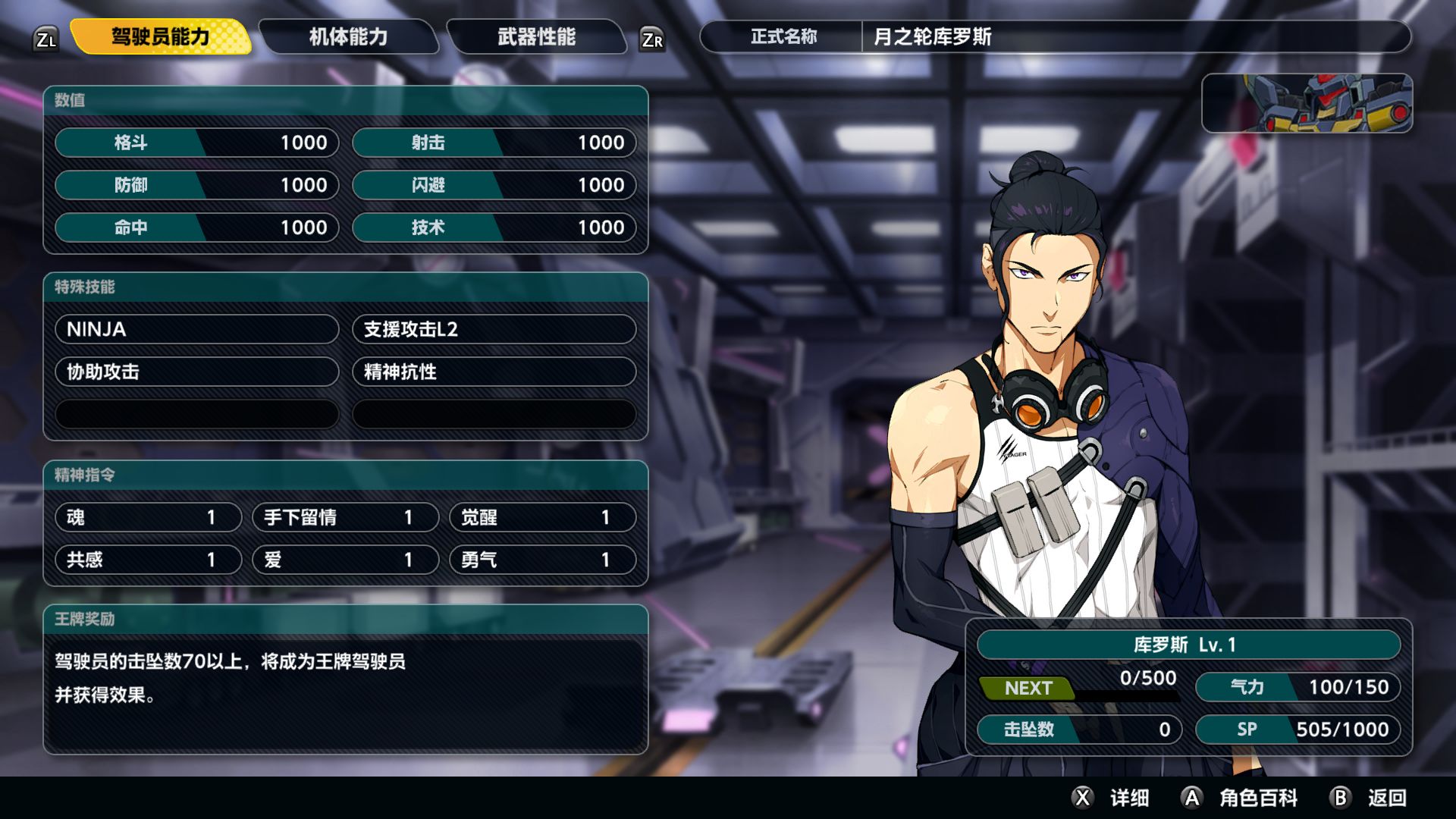Open 详细 details view
The height and width of the screenshot is (819, 1456).
click(1112, 798)
